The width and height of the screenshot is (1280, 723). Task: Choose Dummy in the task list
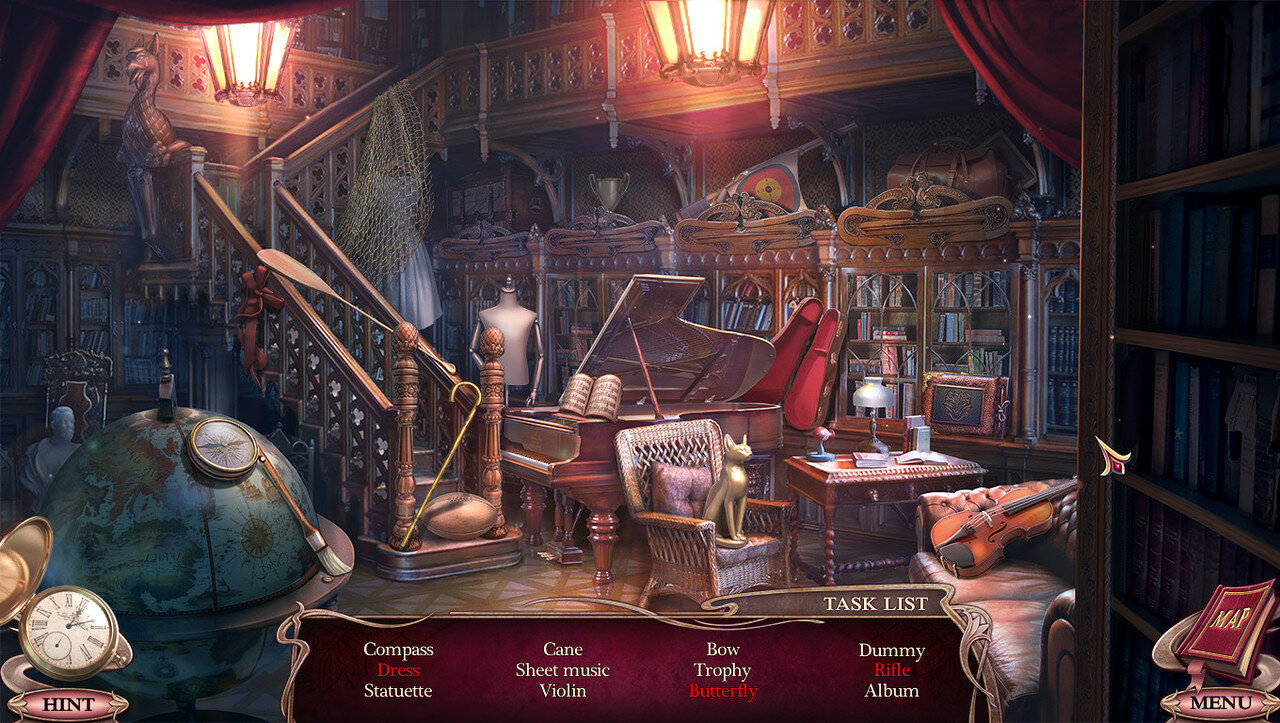coord(891,650)
